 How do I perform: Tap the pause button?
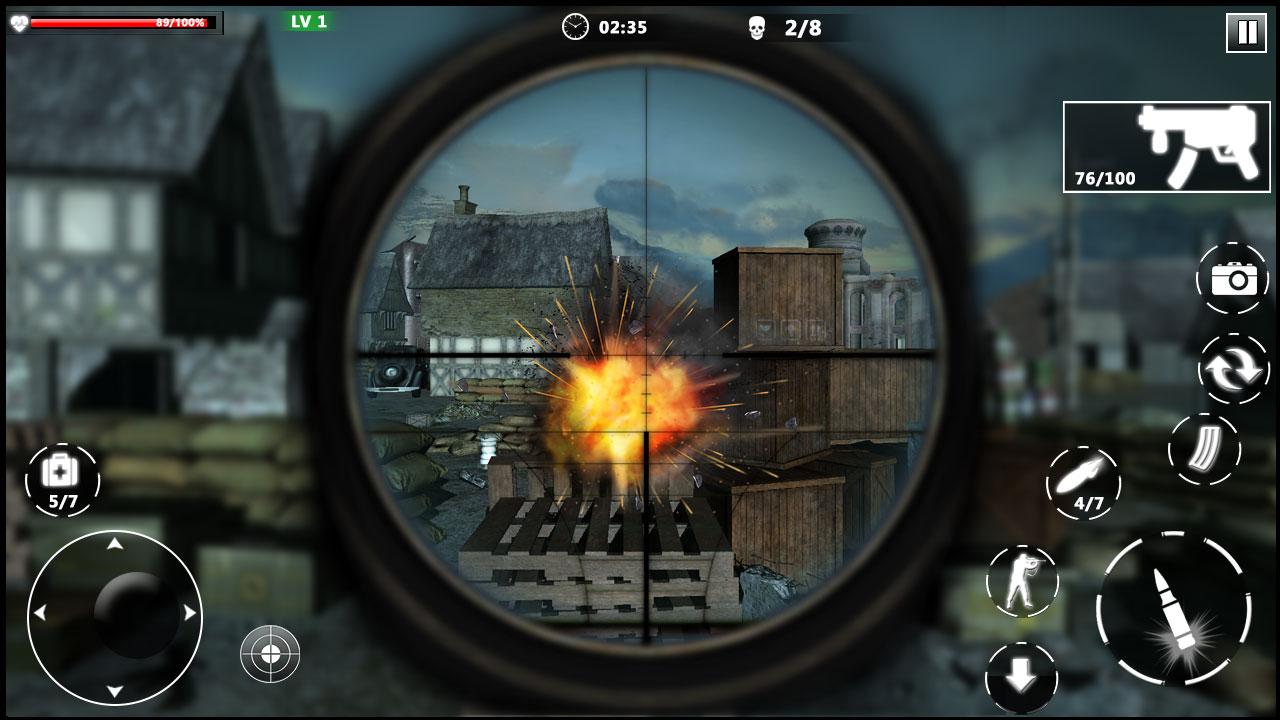click(x=1244, y=31)
